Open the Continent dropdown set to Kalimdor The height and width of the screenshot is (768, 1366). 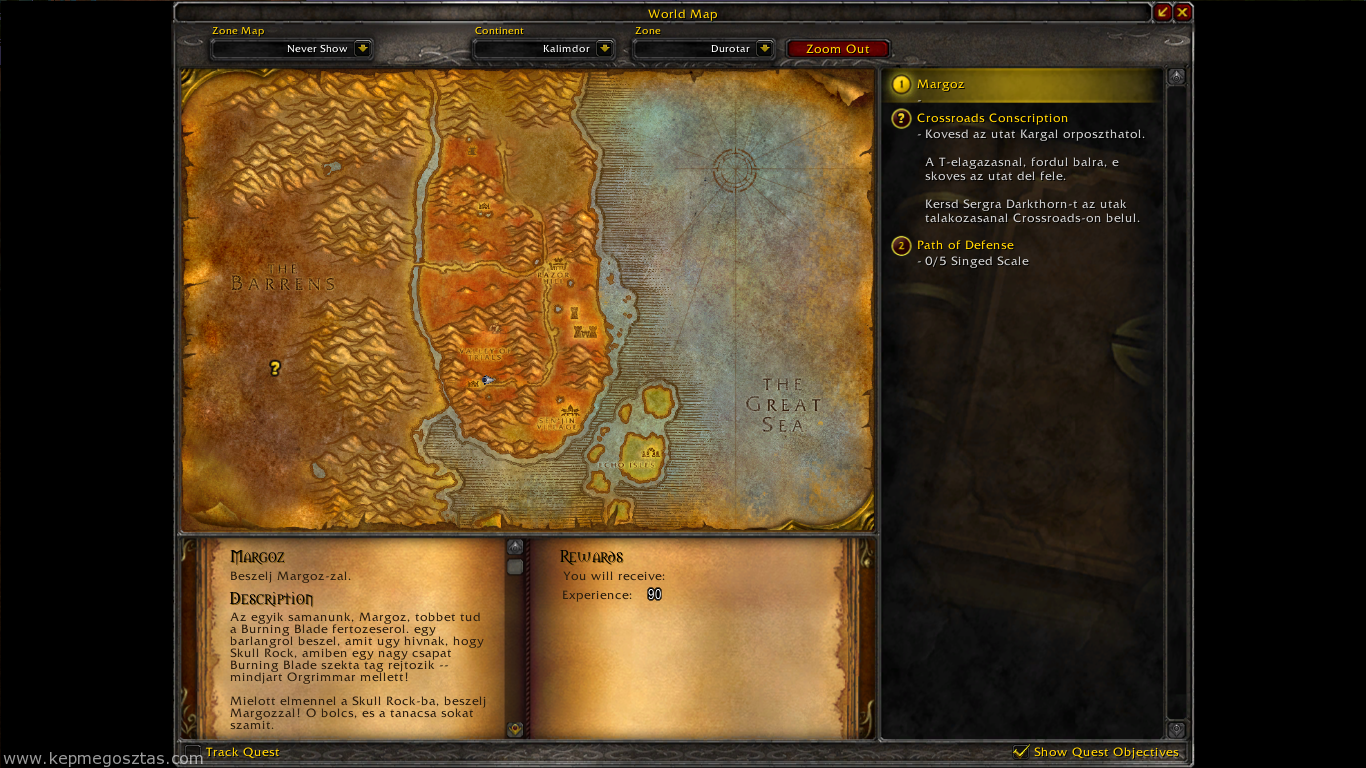point(604,49)
